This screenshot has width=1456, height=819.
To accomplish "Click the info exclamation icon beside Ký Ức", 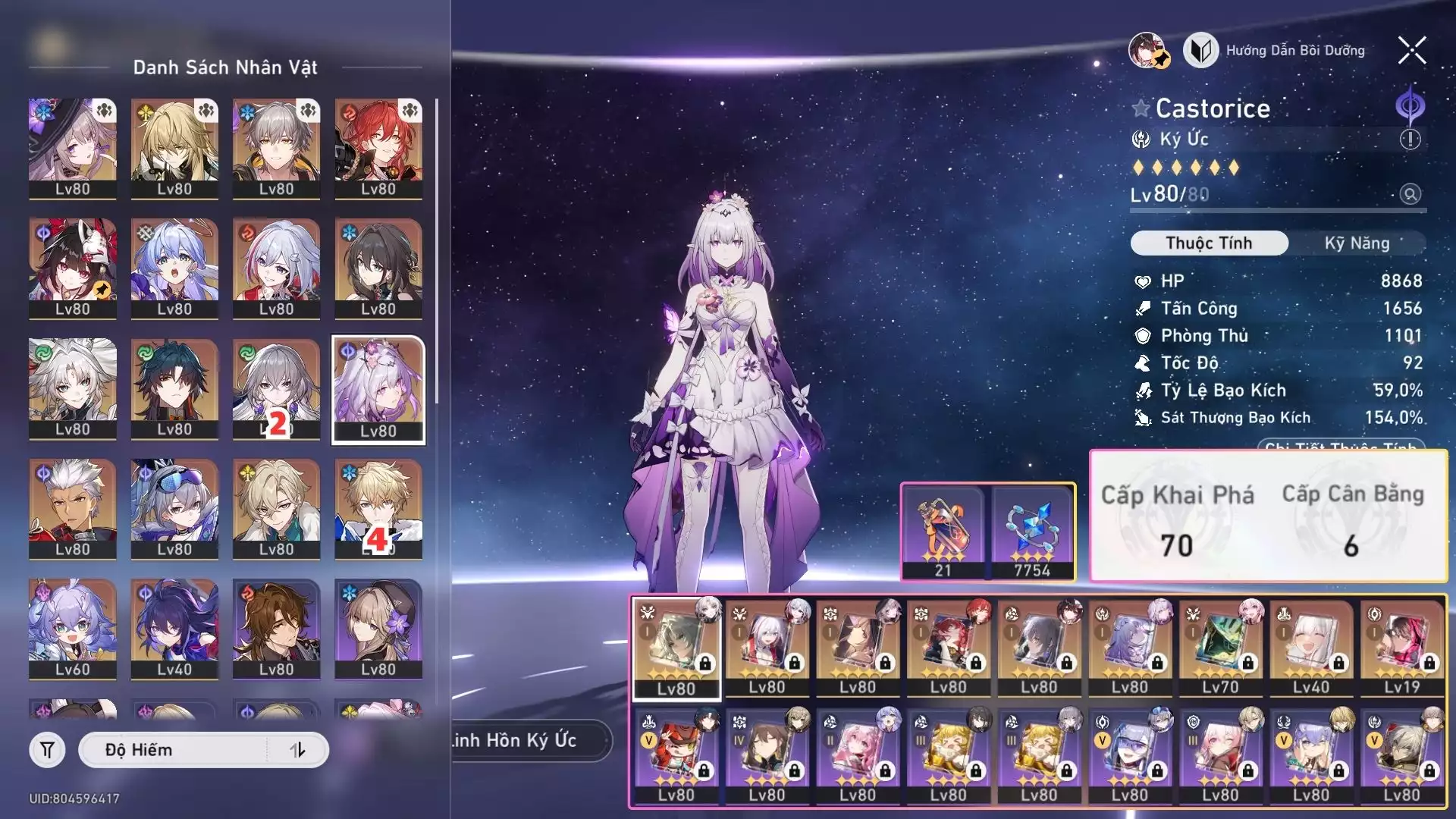I will pos(1410,140).
